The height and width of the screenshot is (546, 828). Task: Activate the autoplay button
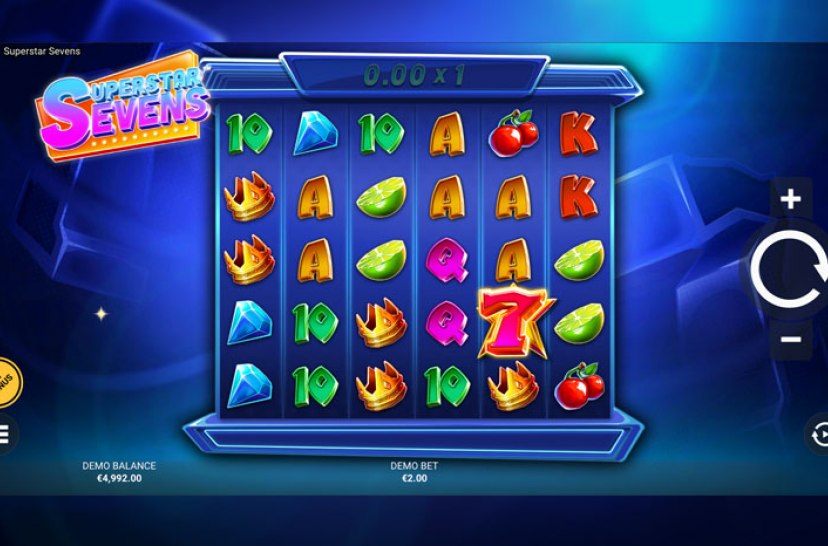coord(819,435)
